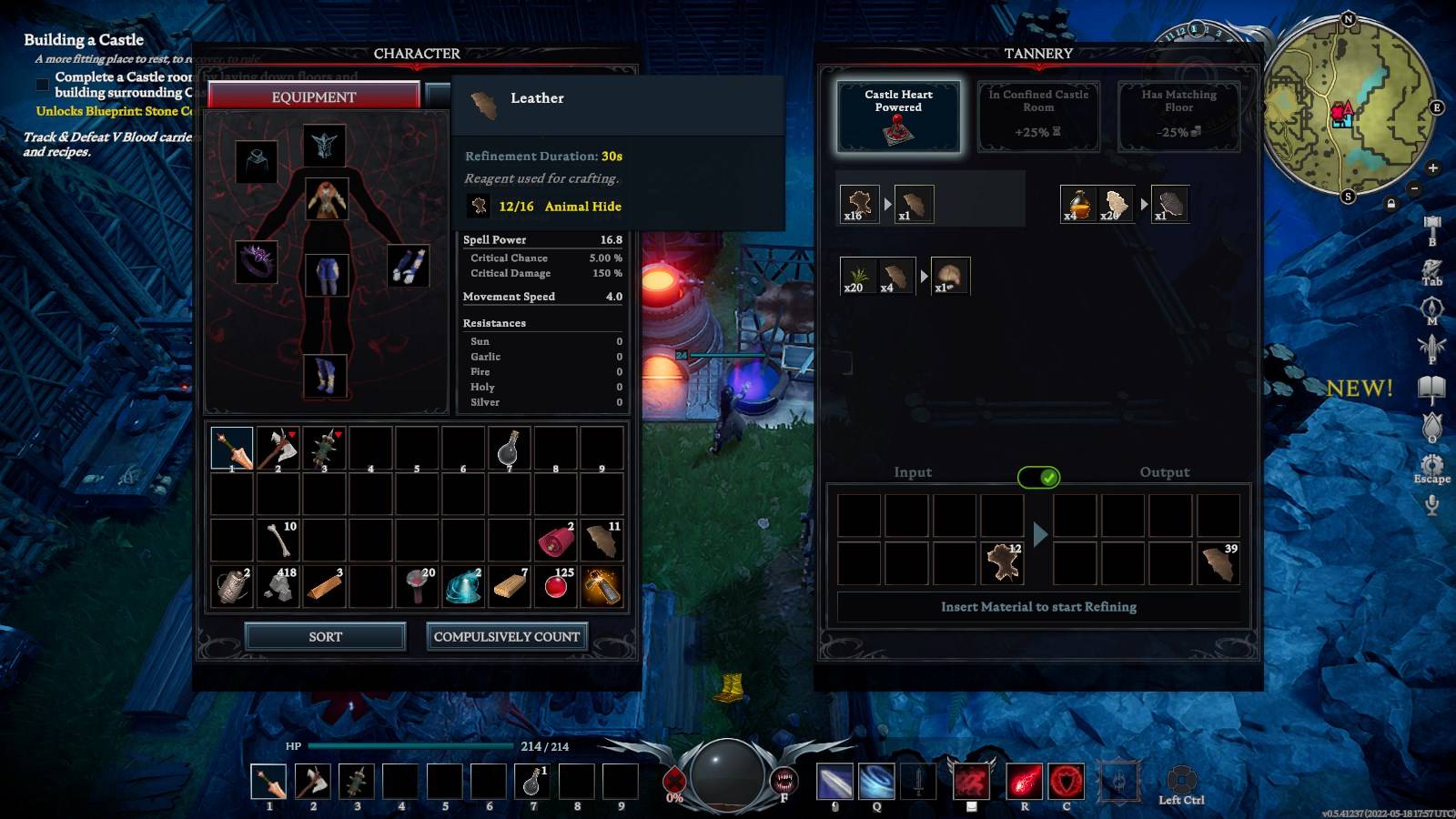Viewport: 1456px width, 819px height.
Task: Click the Compulsively Count button
Action: pos(507,636)
